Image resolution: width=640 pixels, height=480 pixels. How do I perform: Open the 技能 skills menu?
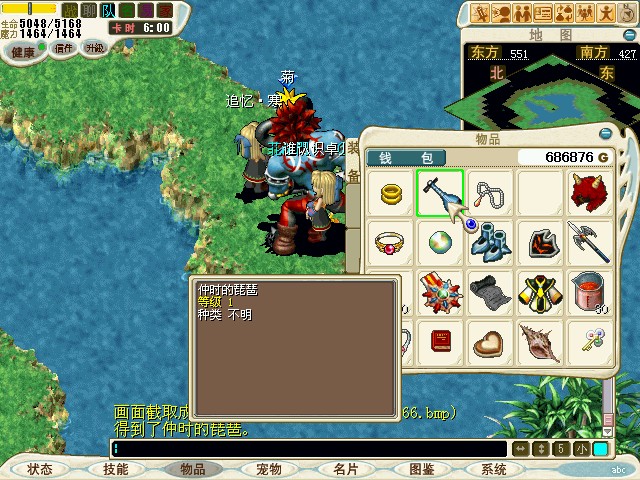tap(115, 469)
